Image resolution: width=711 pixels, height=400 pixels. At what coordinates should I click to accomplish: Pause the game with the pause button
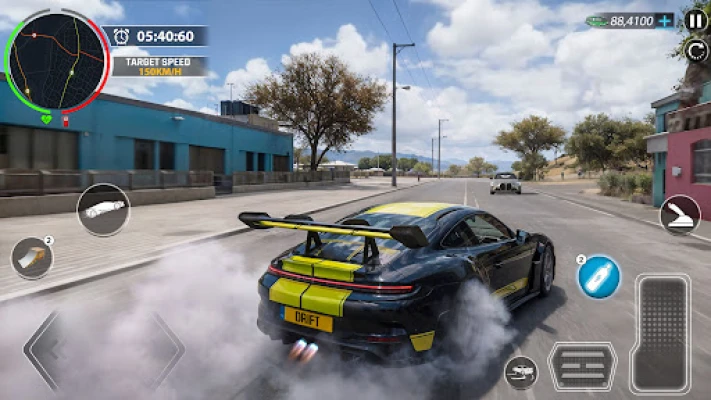(x=696, y=20)
